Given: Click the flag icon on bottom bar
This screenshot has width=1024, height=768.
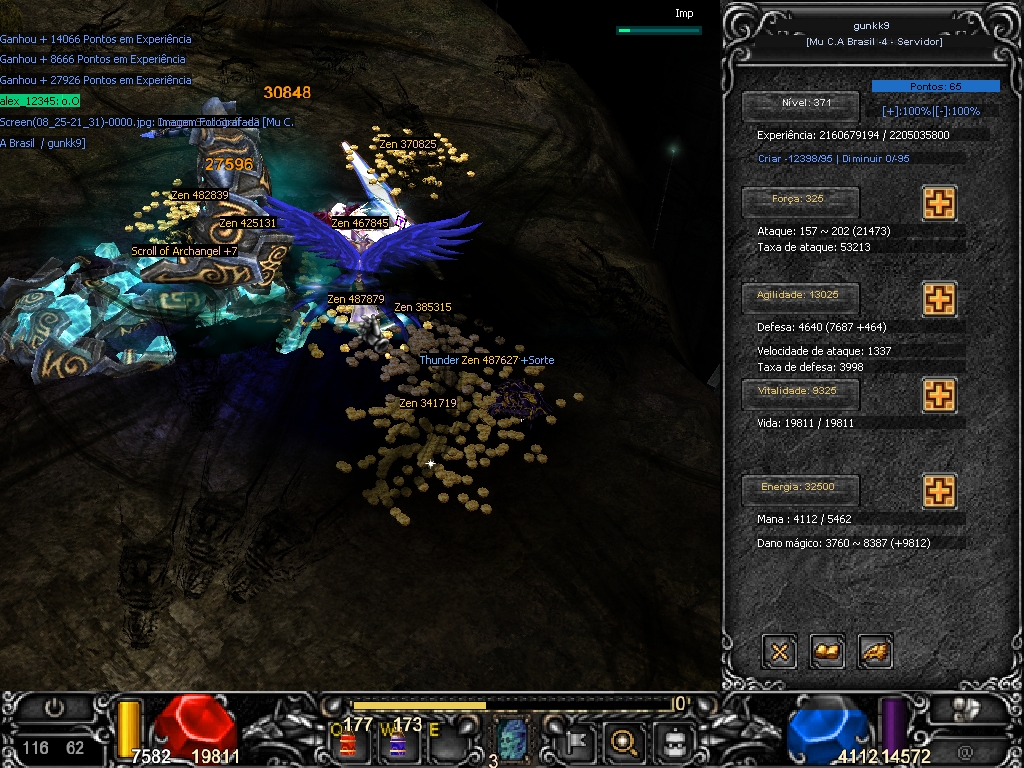Looking at the screenshot, I should (x=578, y=741).
